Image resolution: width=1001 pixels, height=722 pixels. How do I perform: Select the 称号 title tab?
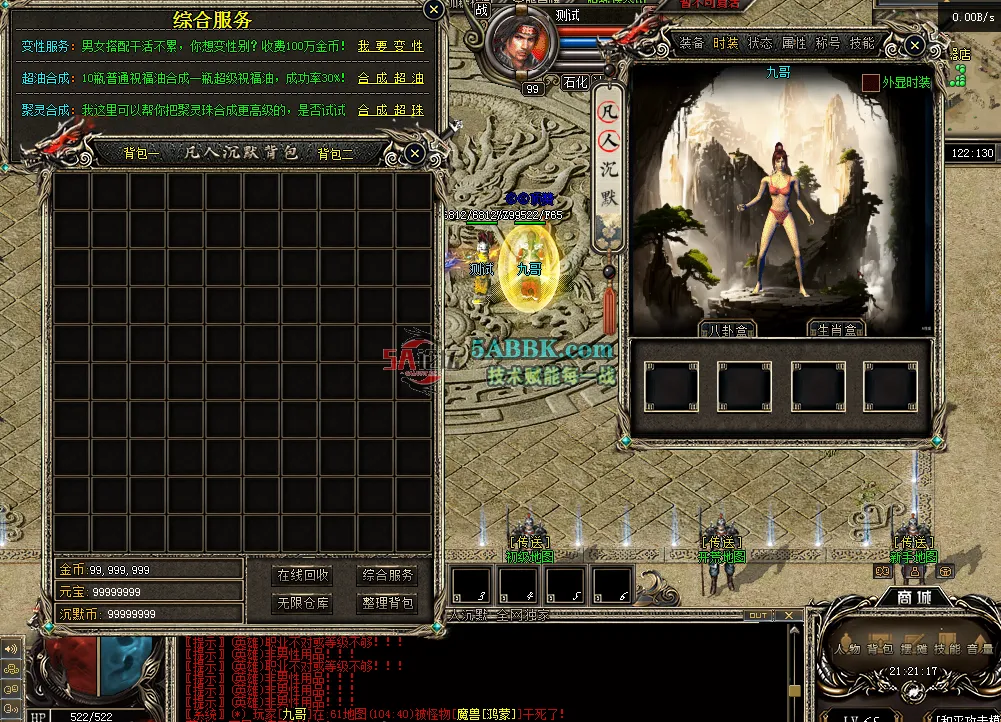828,44
